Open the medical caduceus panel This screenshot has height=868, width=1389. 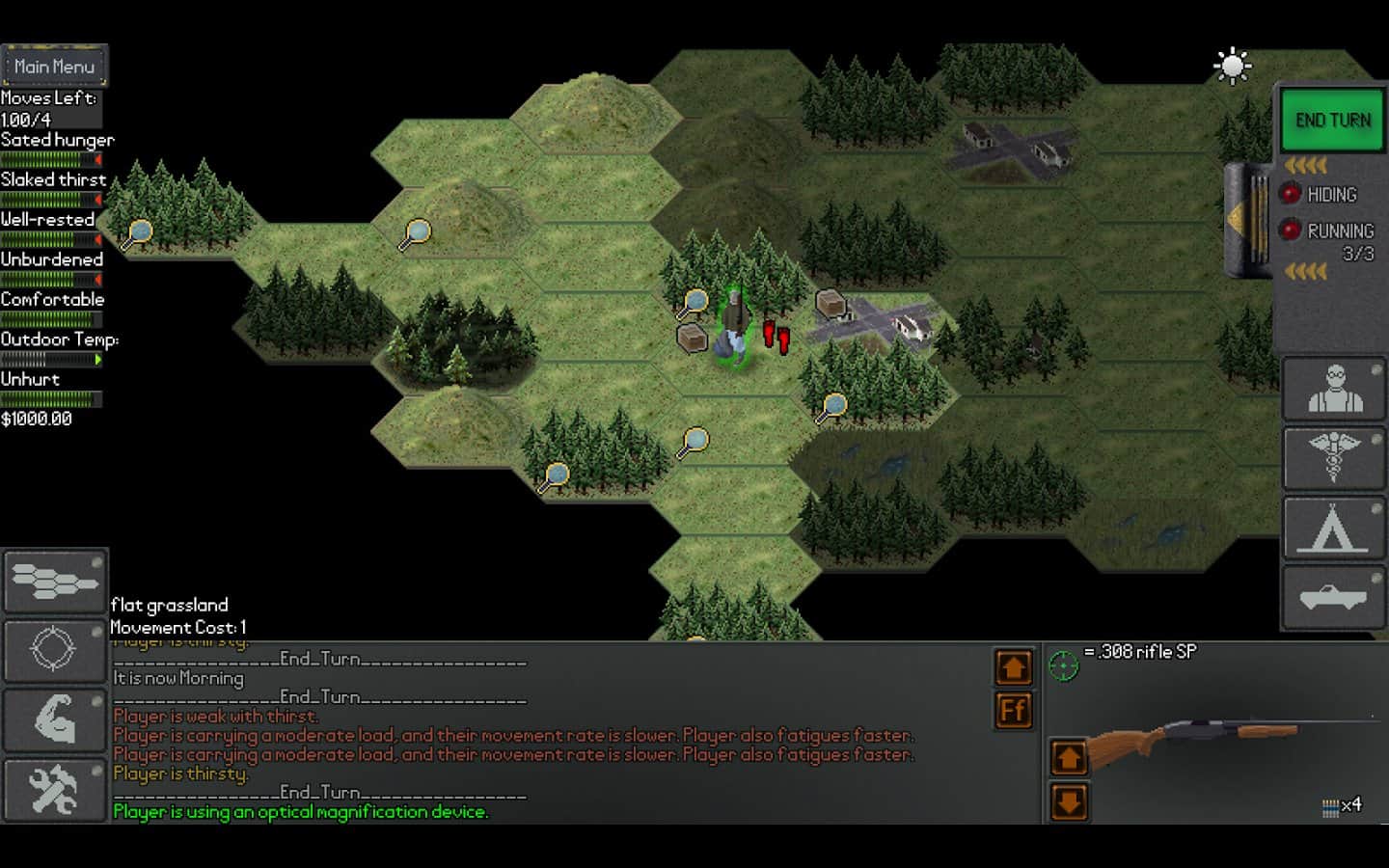click(x=1334, y=458)
